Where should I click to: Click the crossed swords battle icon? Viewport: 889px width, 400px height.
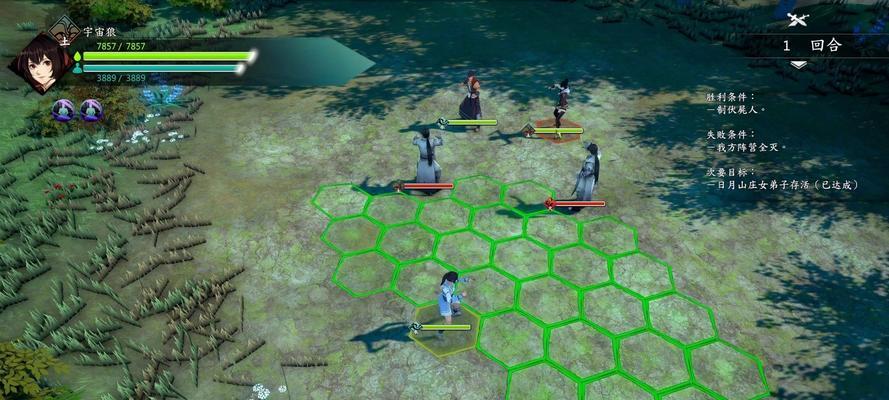point(797,18)
